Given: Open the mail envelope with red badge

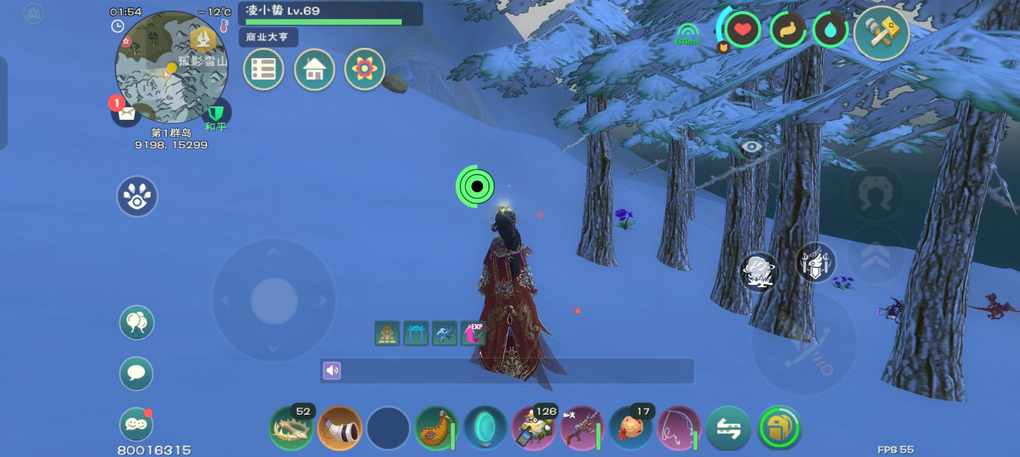Looking at the screenshot, I should pyautogui.click(x=126, y=112).
